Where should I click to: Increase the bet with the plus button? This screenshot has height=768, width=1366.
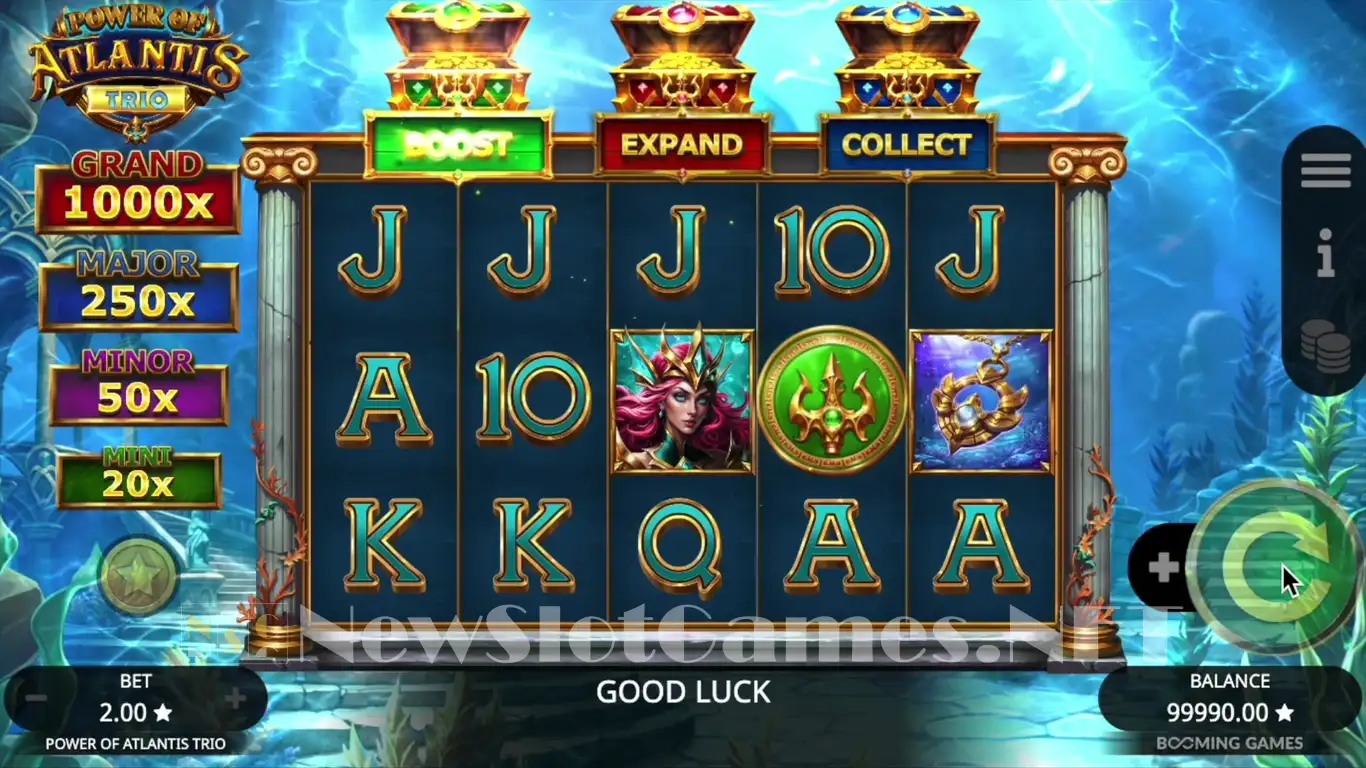point(236,698)
